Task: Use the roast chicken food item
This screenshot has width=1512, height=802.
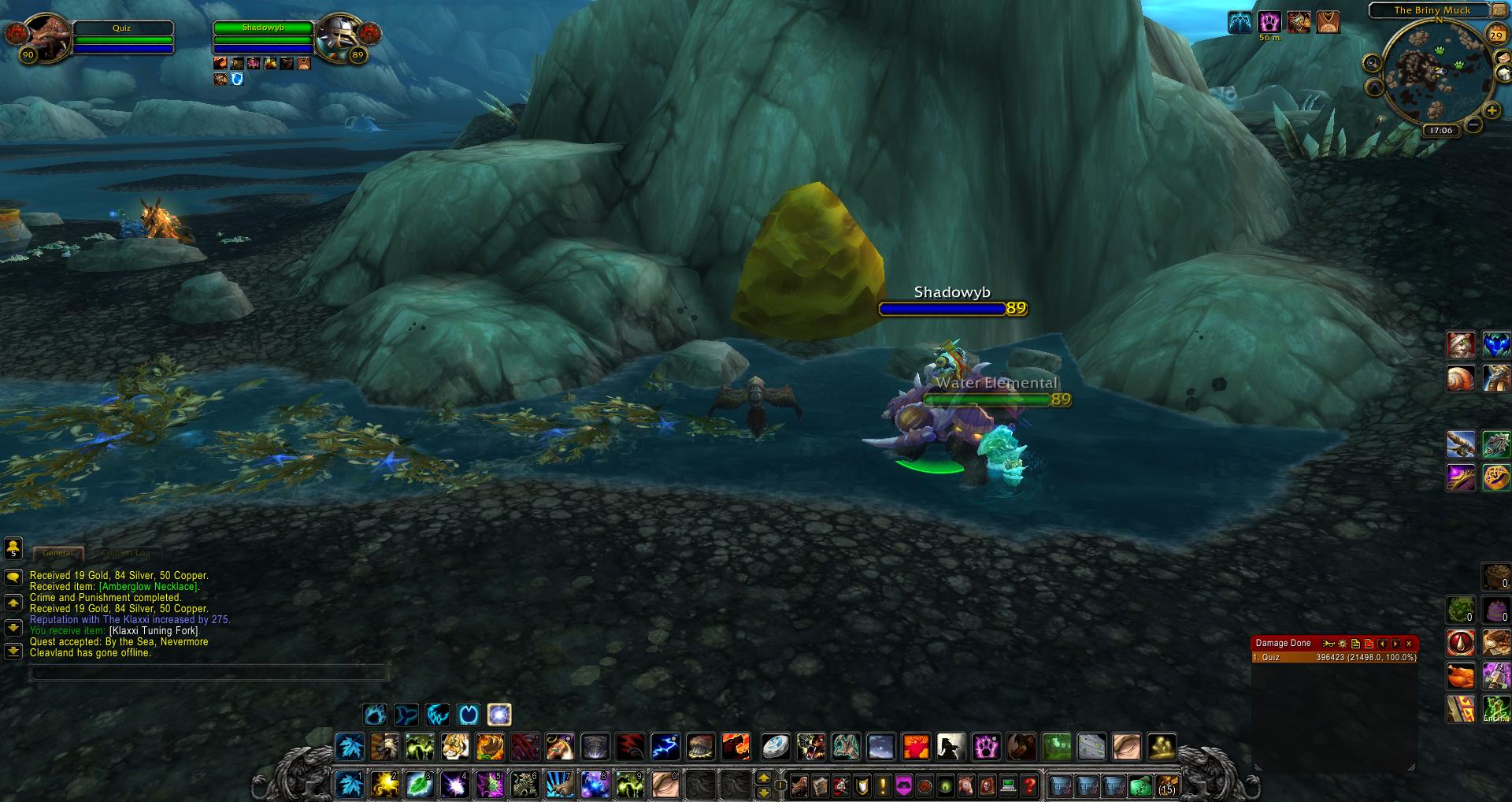Action: [1461, 676]
